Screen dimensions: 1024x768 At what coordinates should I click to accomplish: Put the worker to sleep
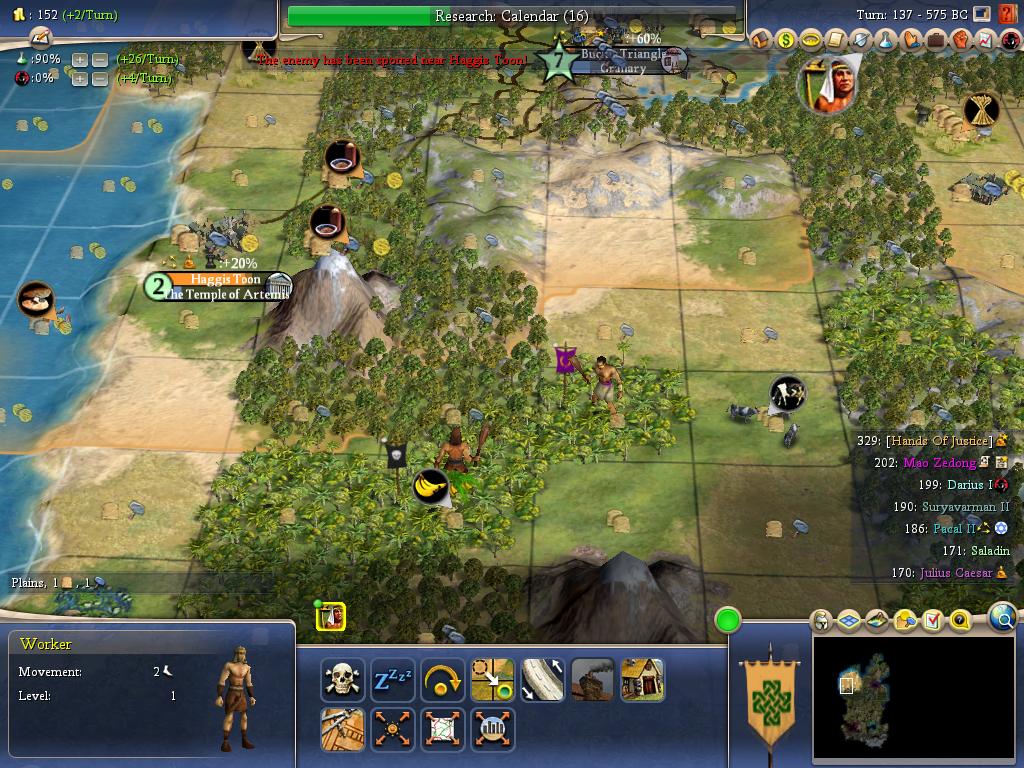(x=393, y=680)
